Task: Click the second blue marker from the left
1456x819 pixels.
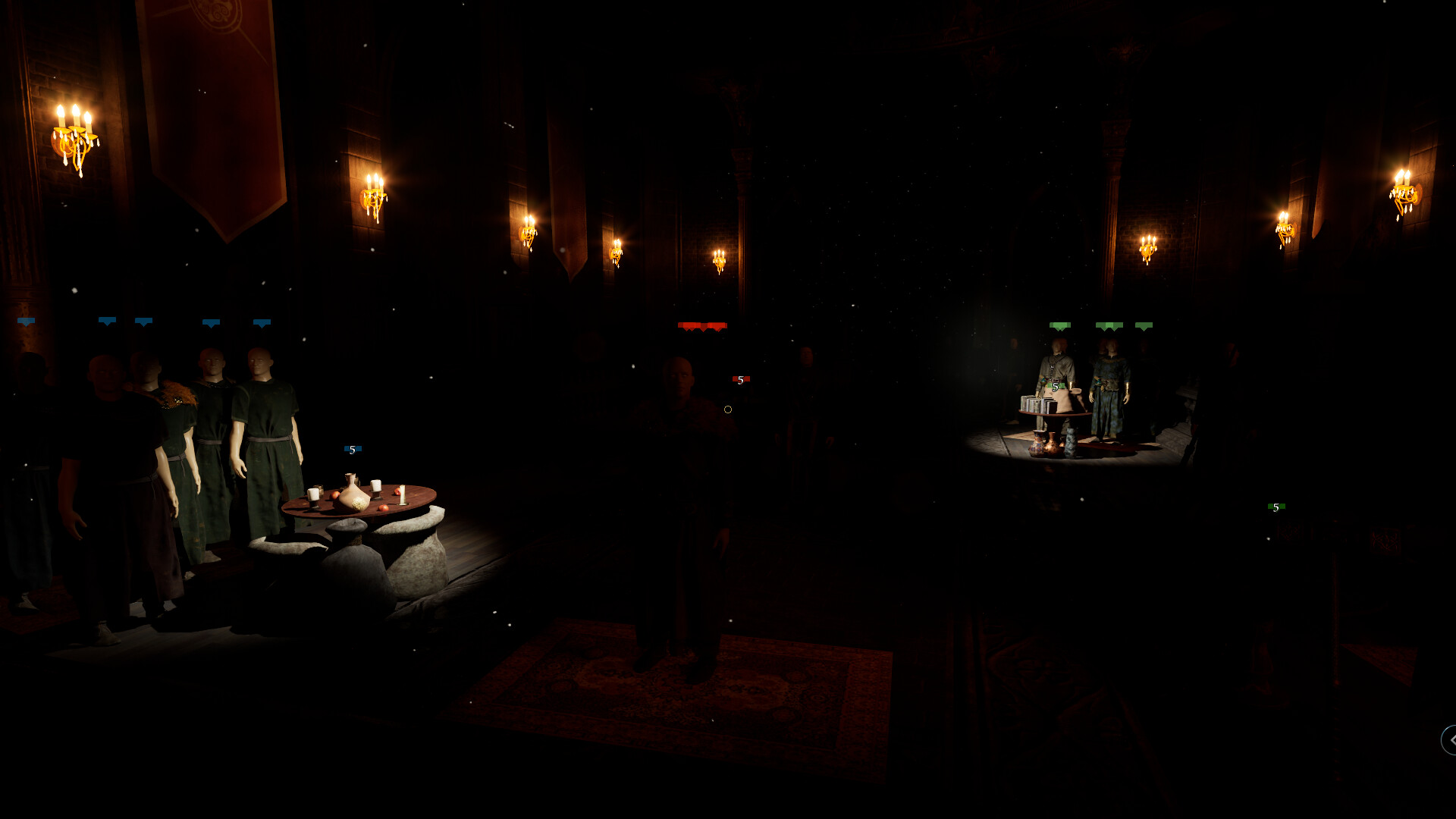Action: (x=106, y=322)
